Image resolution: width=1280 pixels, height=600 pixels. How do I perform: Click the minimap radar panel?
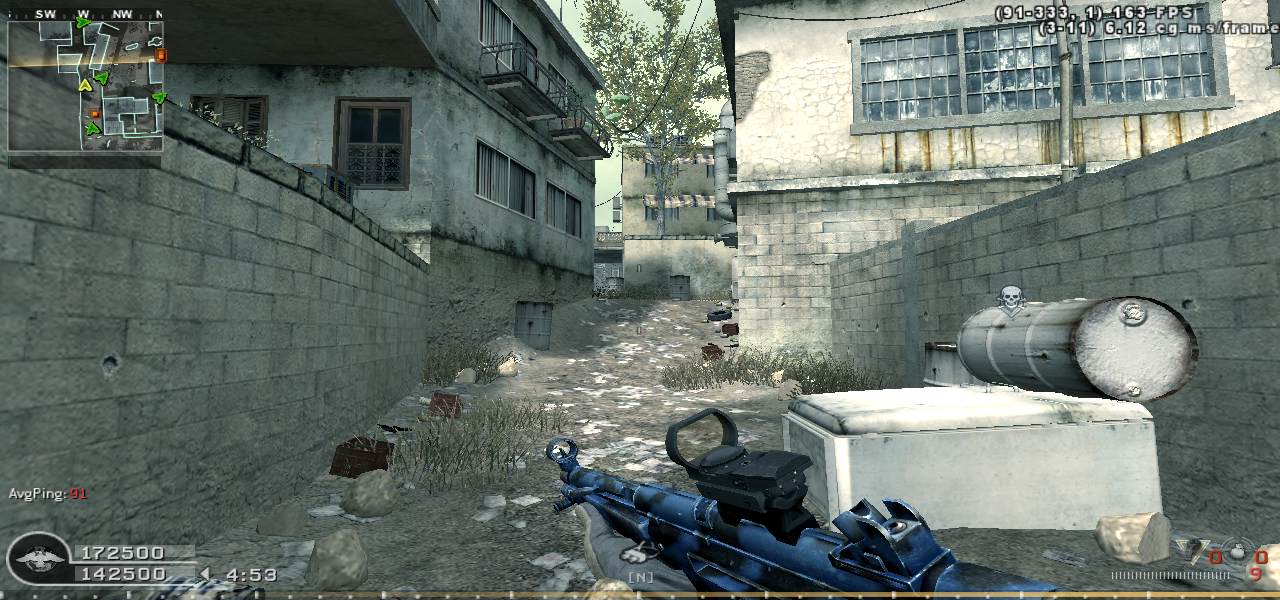pos(85,85)
